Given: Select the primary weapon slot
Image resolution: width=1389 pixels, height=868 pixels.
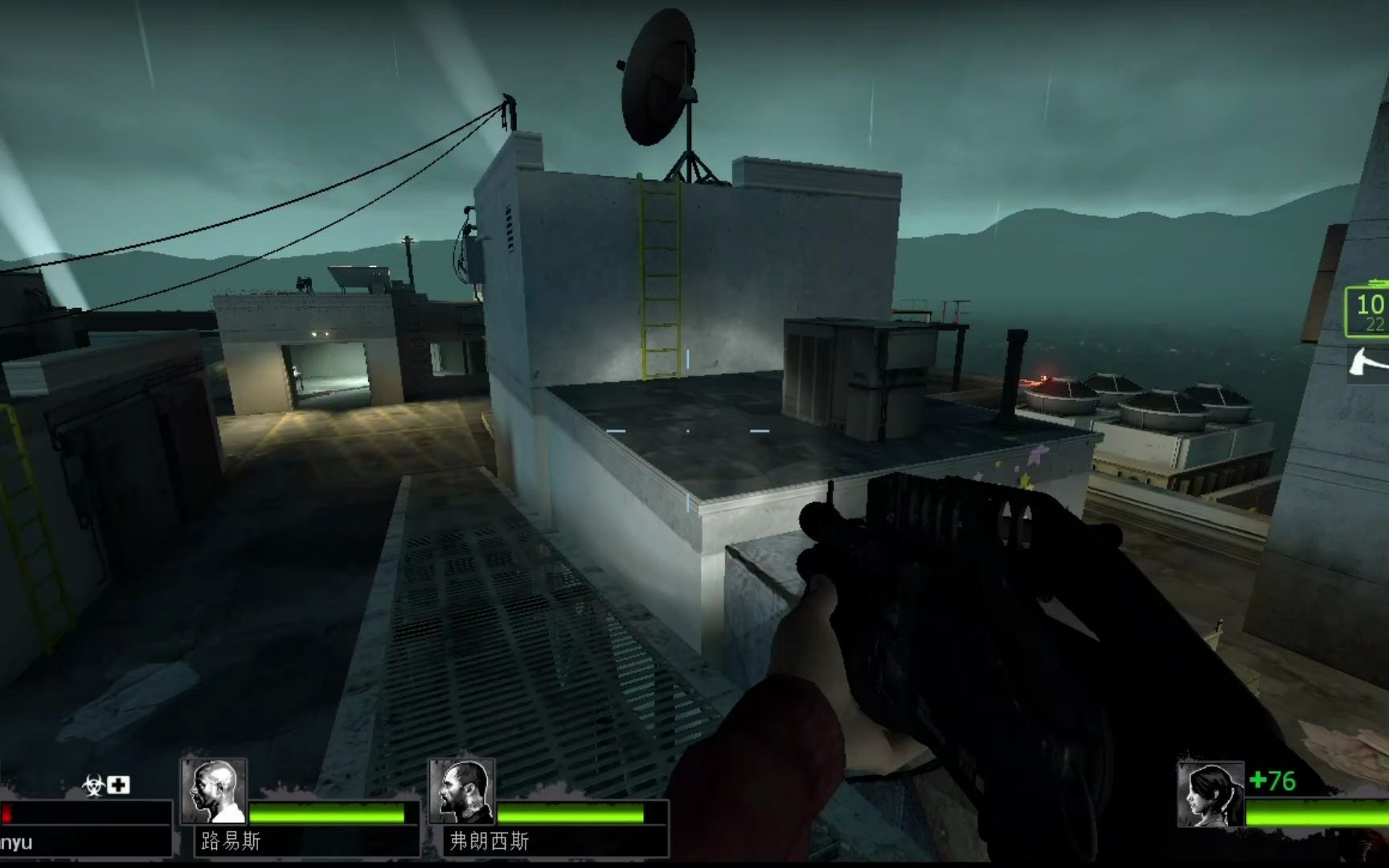Looking at the screenshot, I should pos(1368,310).
